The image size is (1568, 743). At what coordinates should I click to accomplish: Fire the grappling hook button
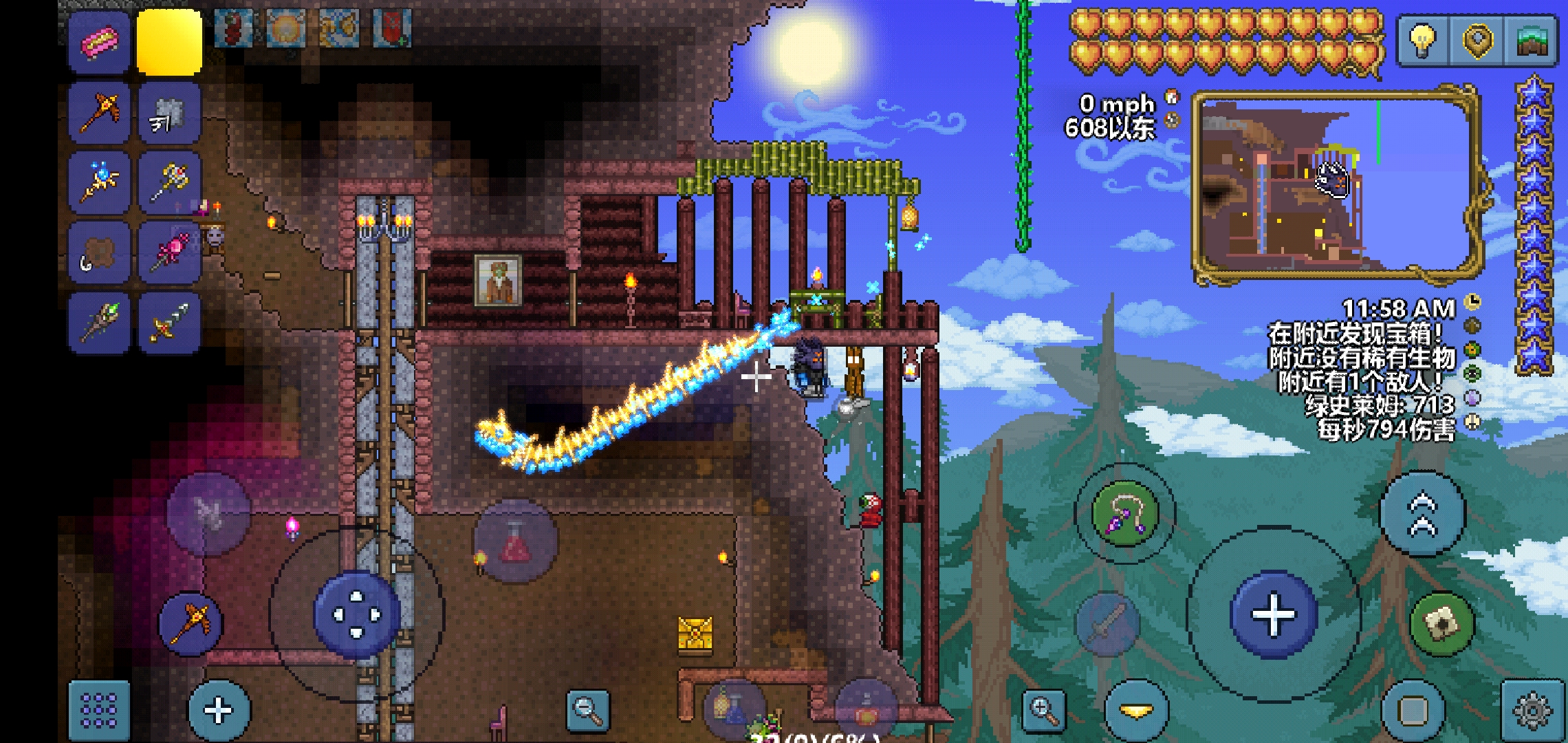(1125, 514)
